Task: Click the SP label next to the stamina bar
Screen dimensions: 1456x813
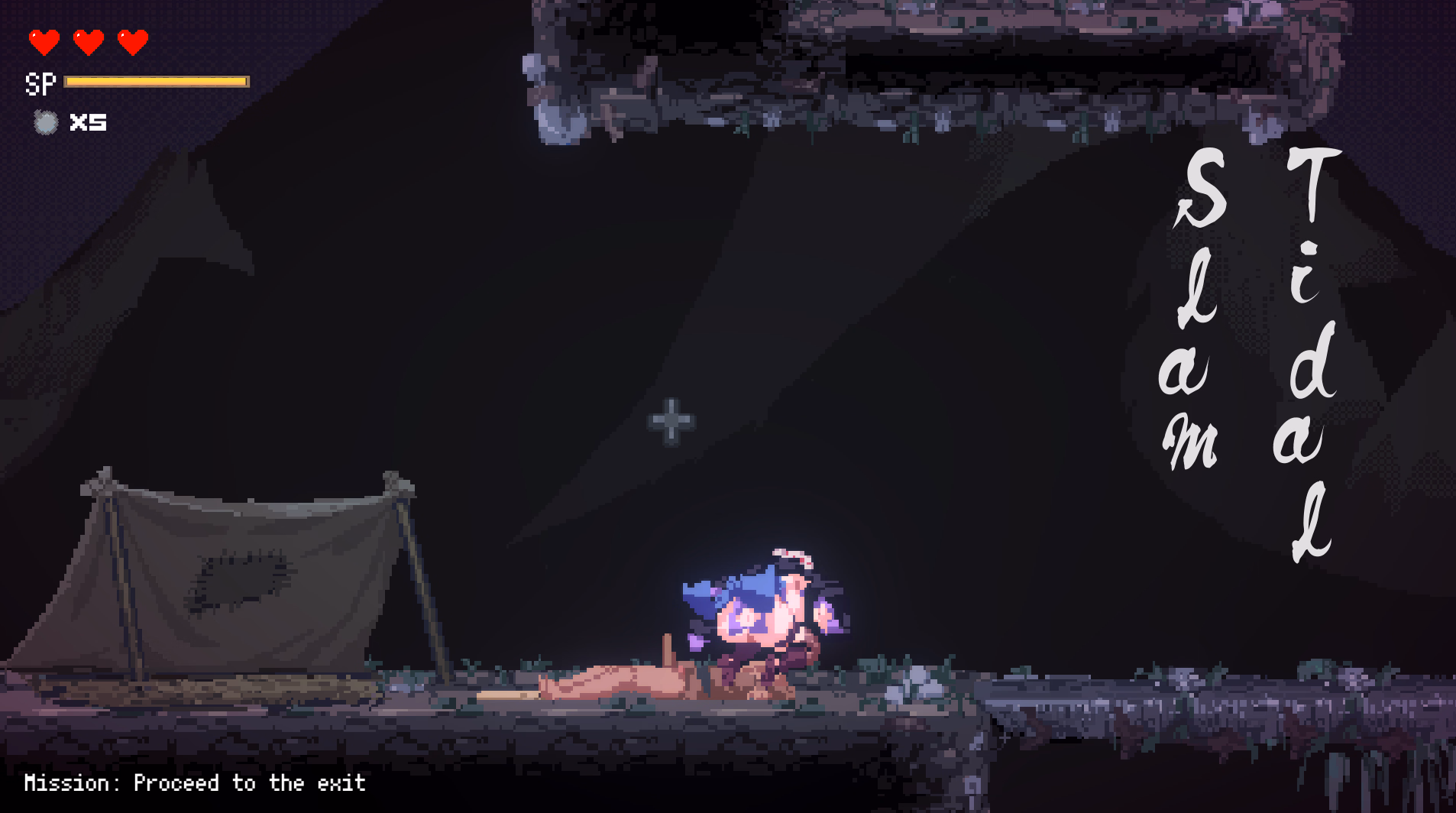Action: click(40, 83)
